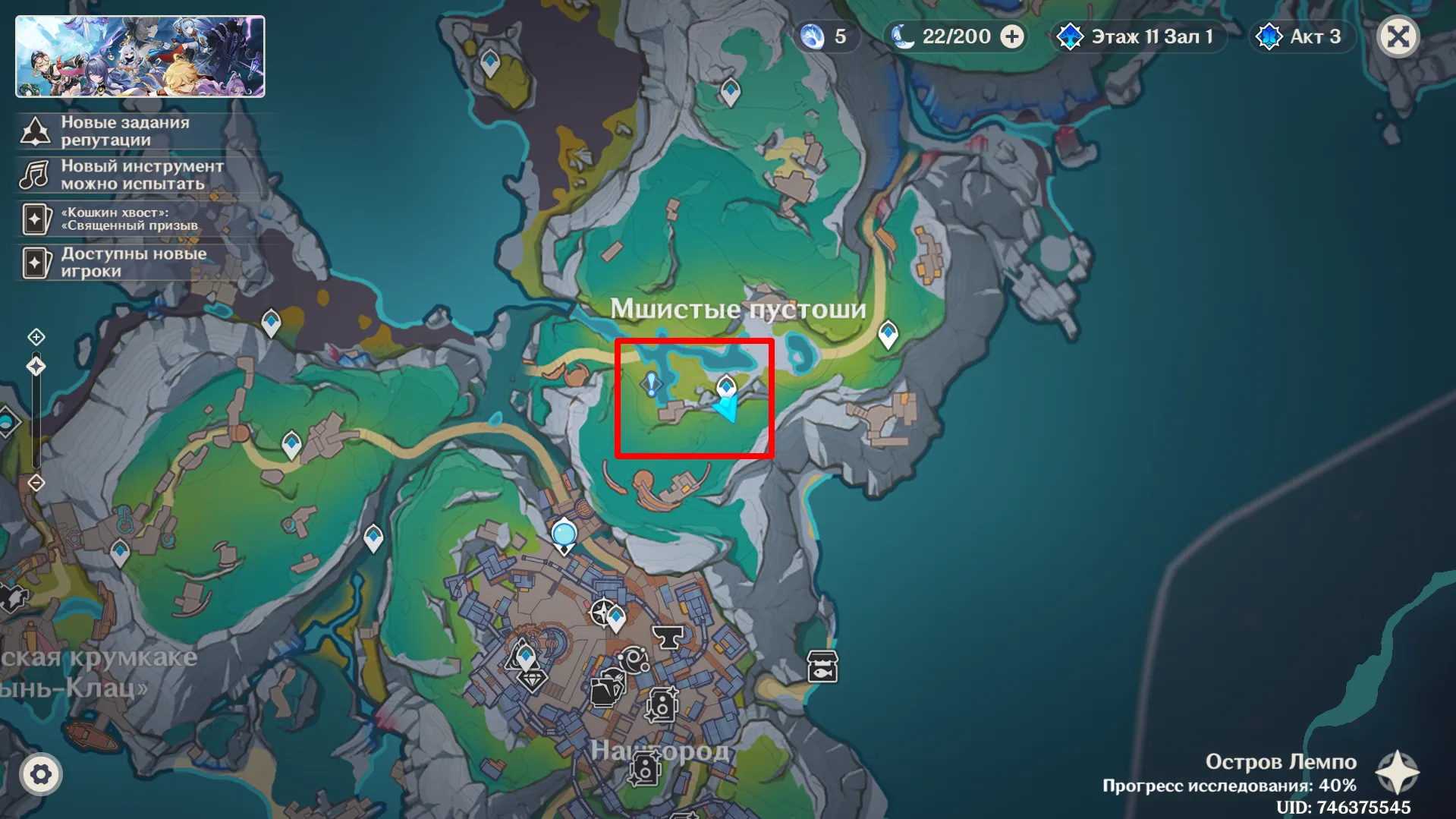The image size is (1456, 819).
Task: Select the blue exclamation quest marker
Action: (651, 384)
